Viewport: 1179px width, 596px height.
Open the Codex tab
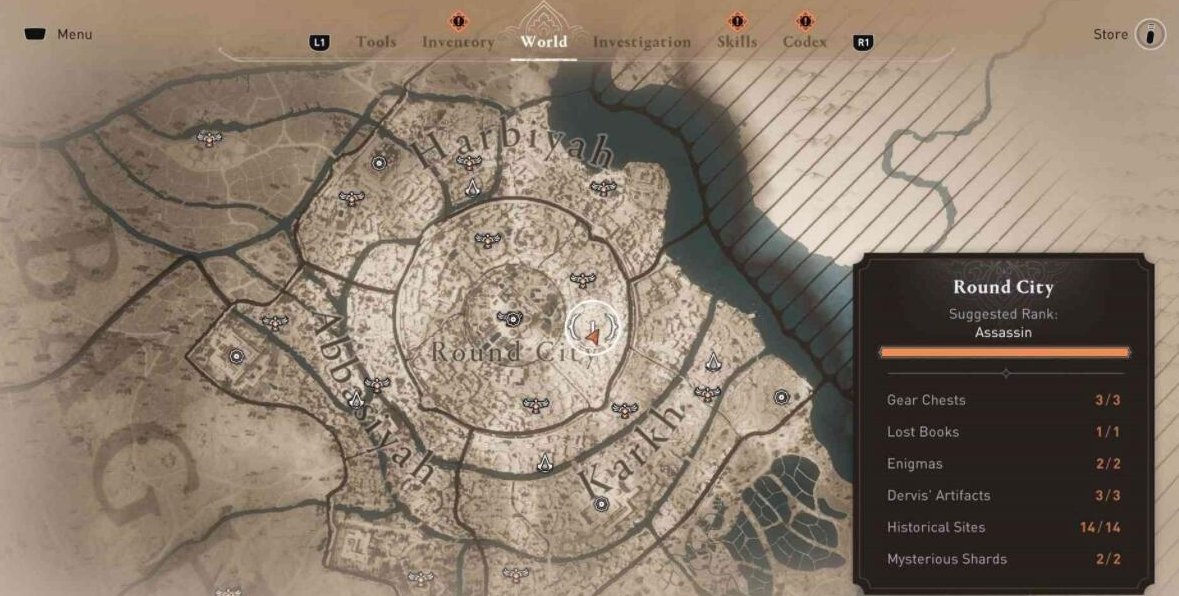pyautogui.click(x=805, y=42)
